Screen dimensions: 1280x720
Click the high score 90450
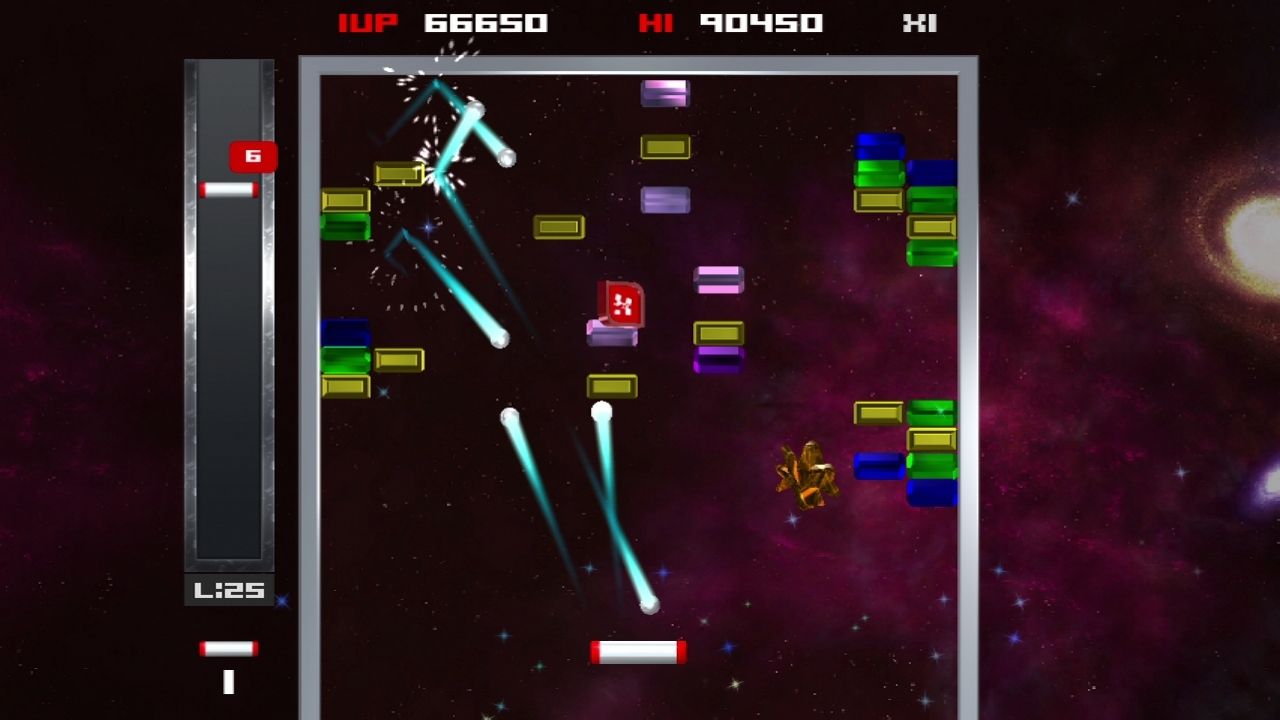[763, 22]
